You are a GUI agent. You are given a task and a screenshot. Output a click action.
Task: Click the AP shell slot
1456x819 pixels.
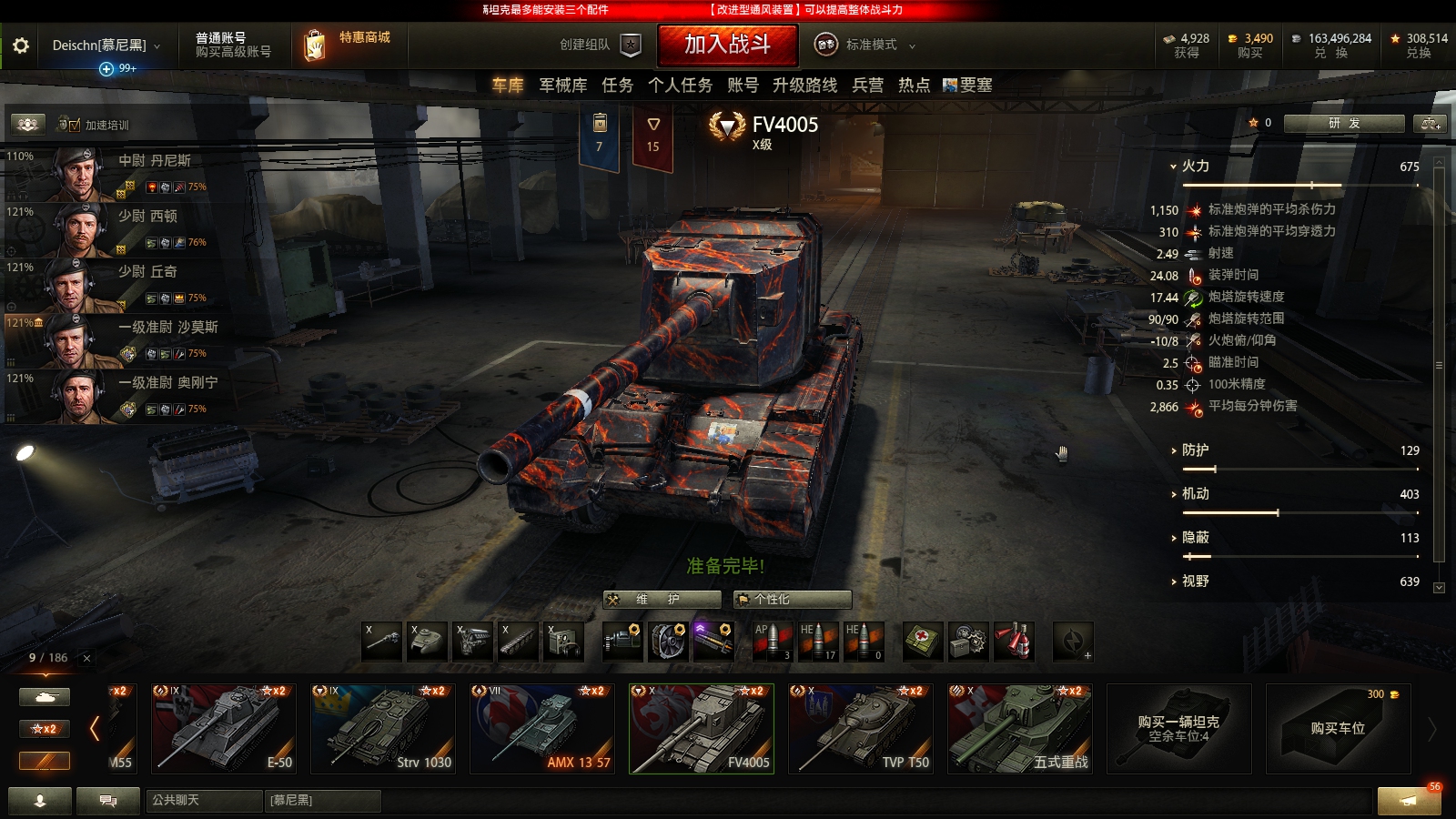click(x=773, y=642)
